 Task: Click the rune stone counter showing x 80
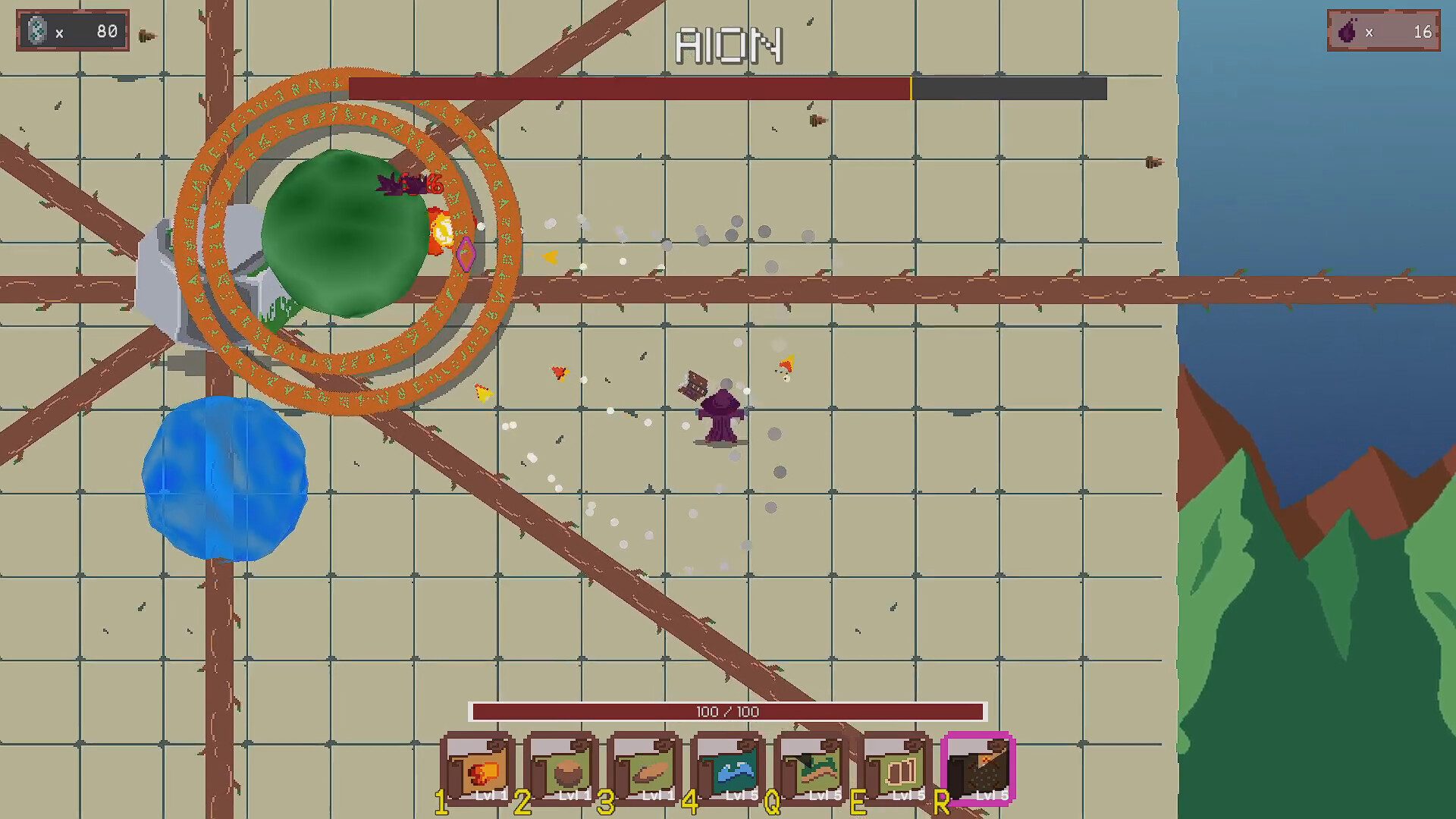[72, 31]
